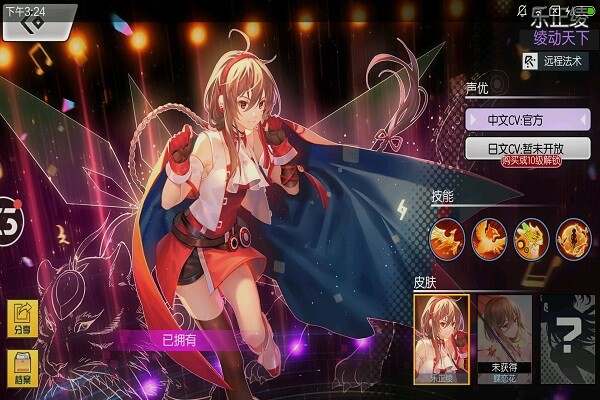
Task: View the second skill with fiery phoenix
Action: click(x=489, y=237)
